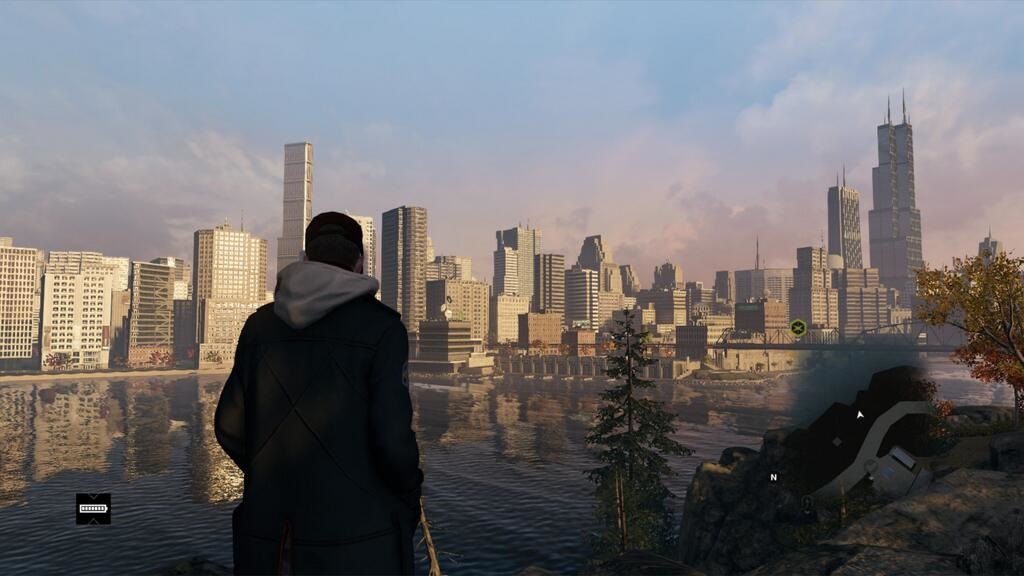This screenshot has height=576, width=1024.
Task: Click the phone battery icon
Action: coord(93,508)
